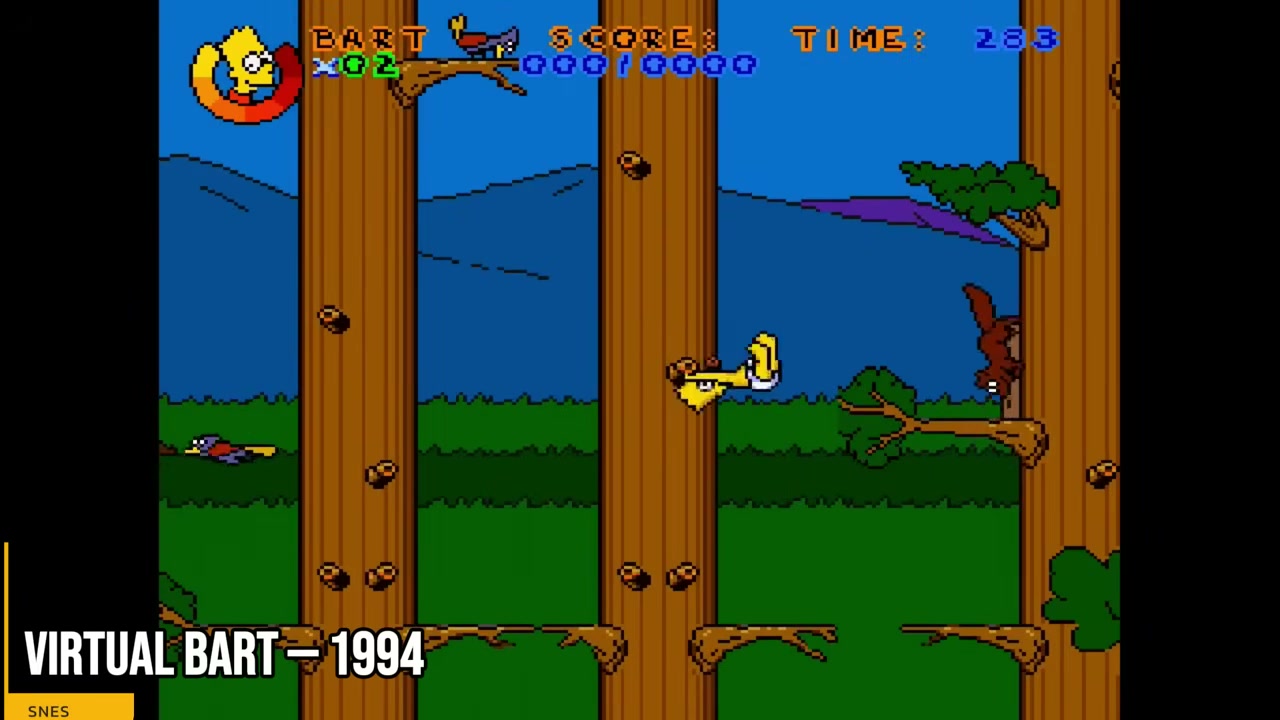The height and width of the screenshot is (720, 1280).
Task: Click the acorn near the center tree trunk
Action: coord(633,167)
